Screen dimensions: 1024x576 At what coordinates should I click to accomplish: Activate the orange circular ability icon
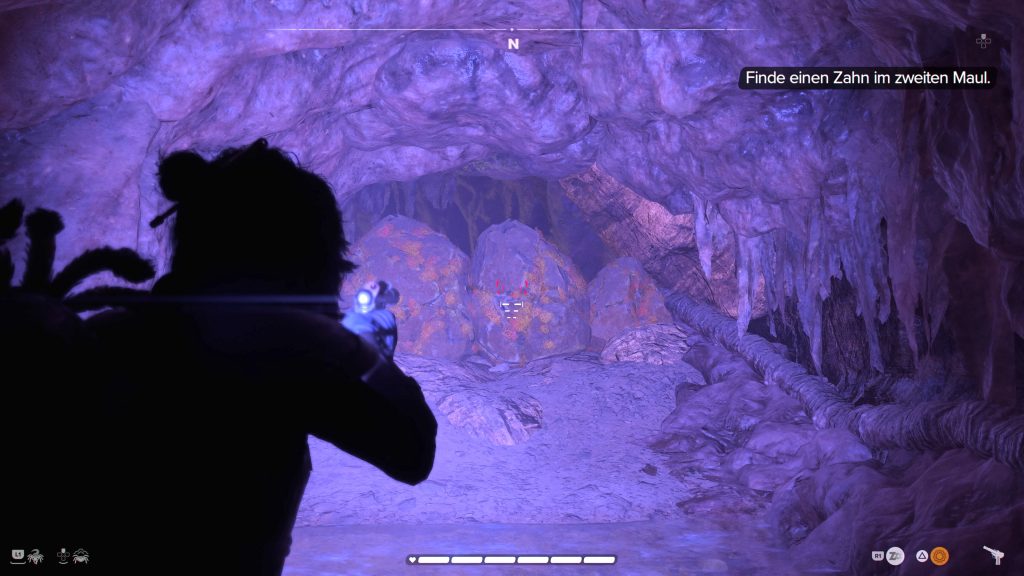click(939, 556)
